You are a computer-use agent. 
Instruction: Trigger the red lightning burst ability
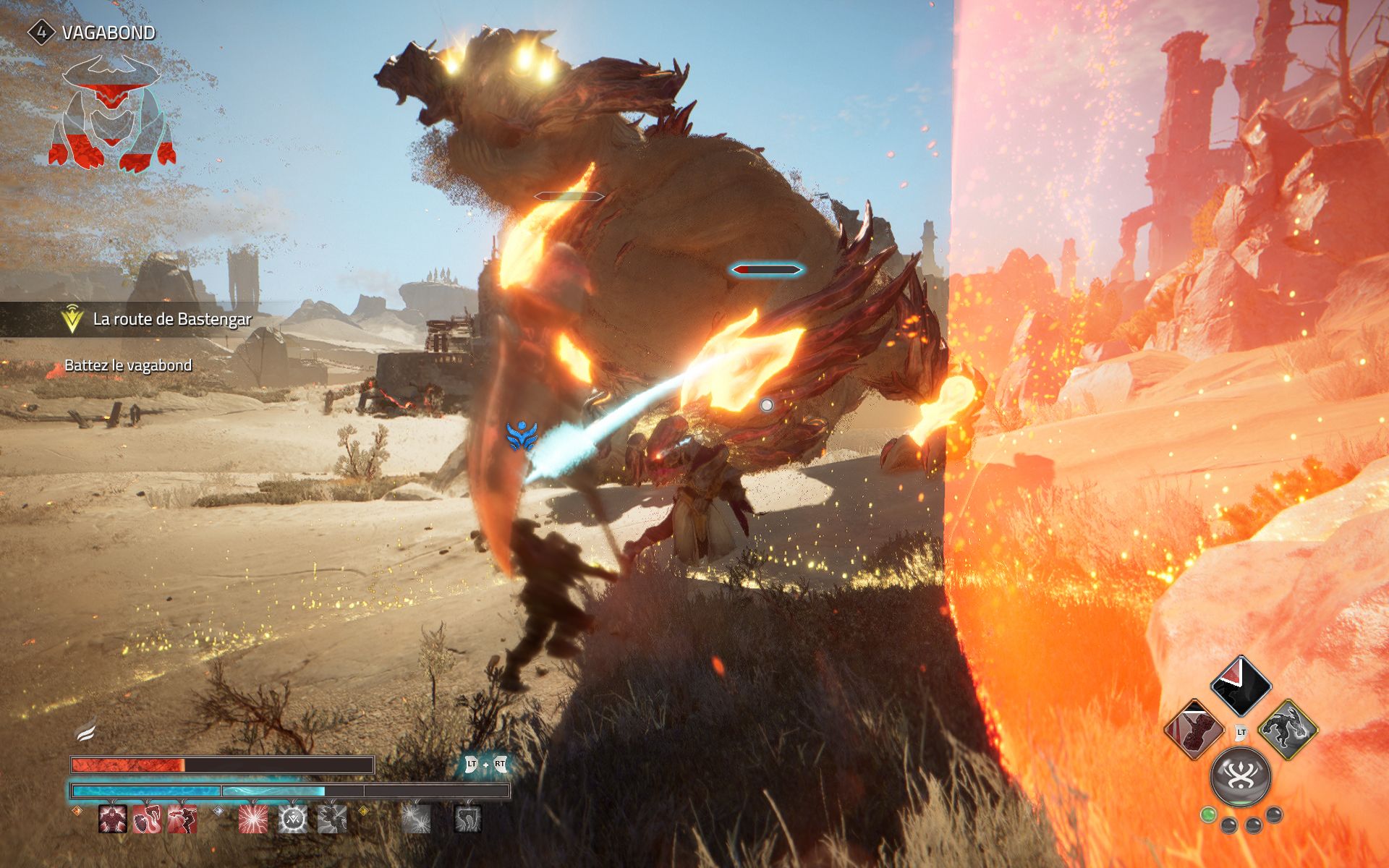[x=253, y=819]
